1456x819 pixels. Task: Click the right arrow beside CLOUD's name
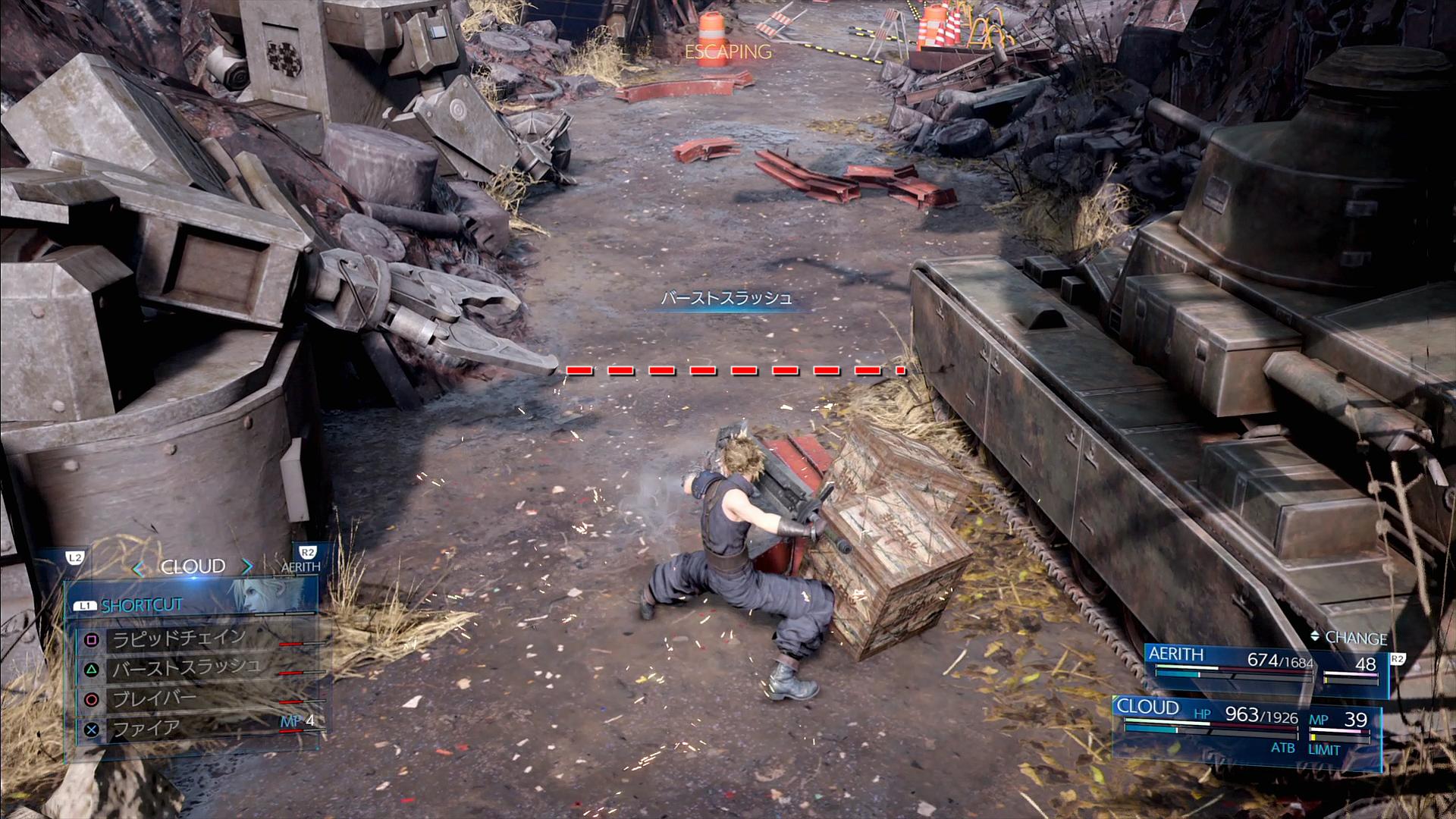(247, 567)
